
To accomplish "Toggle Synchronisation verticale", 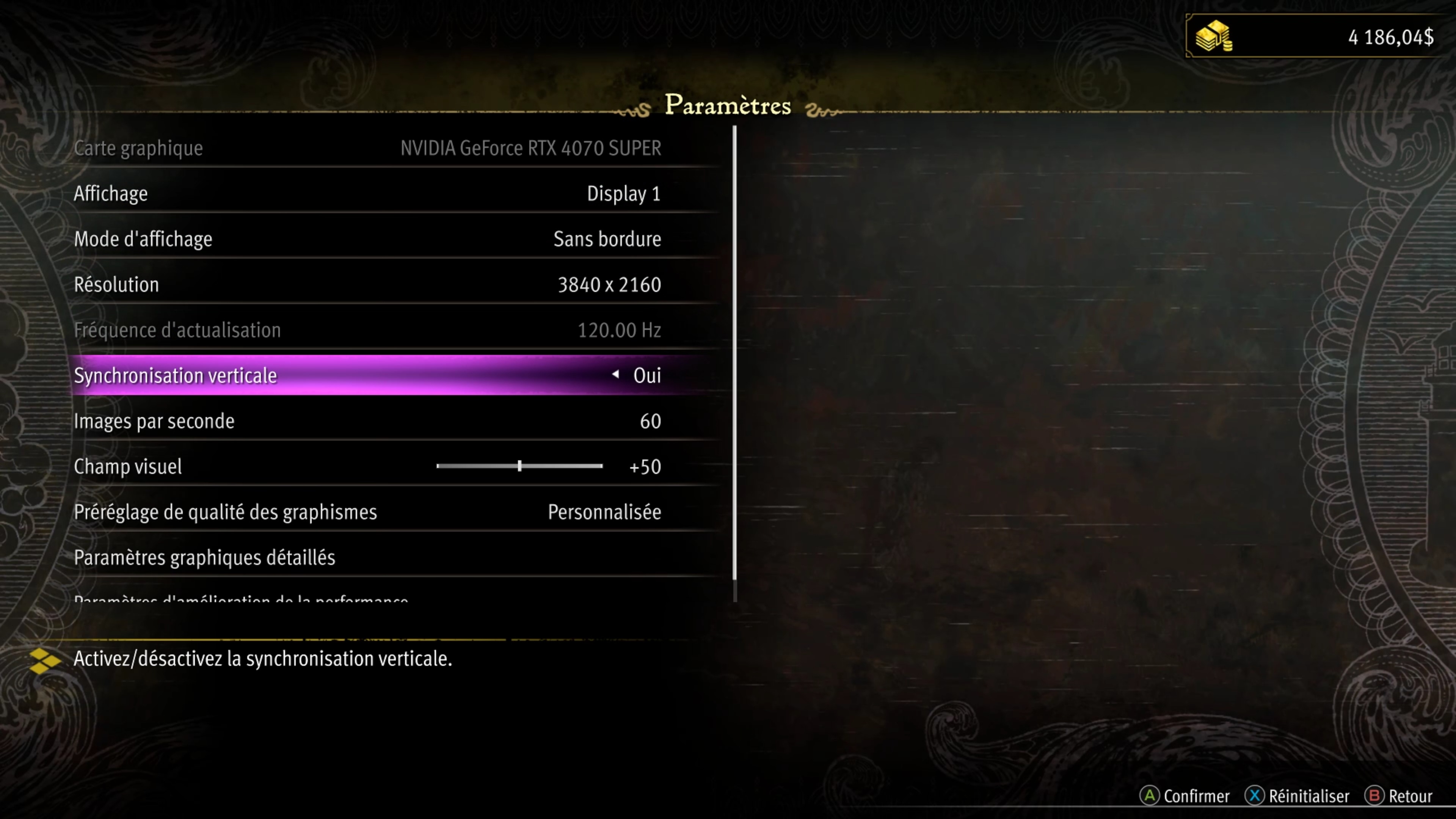I will tap(367, 376).
